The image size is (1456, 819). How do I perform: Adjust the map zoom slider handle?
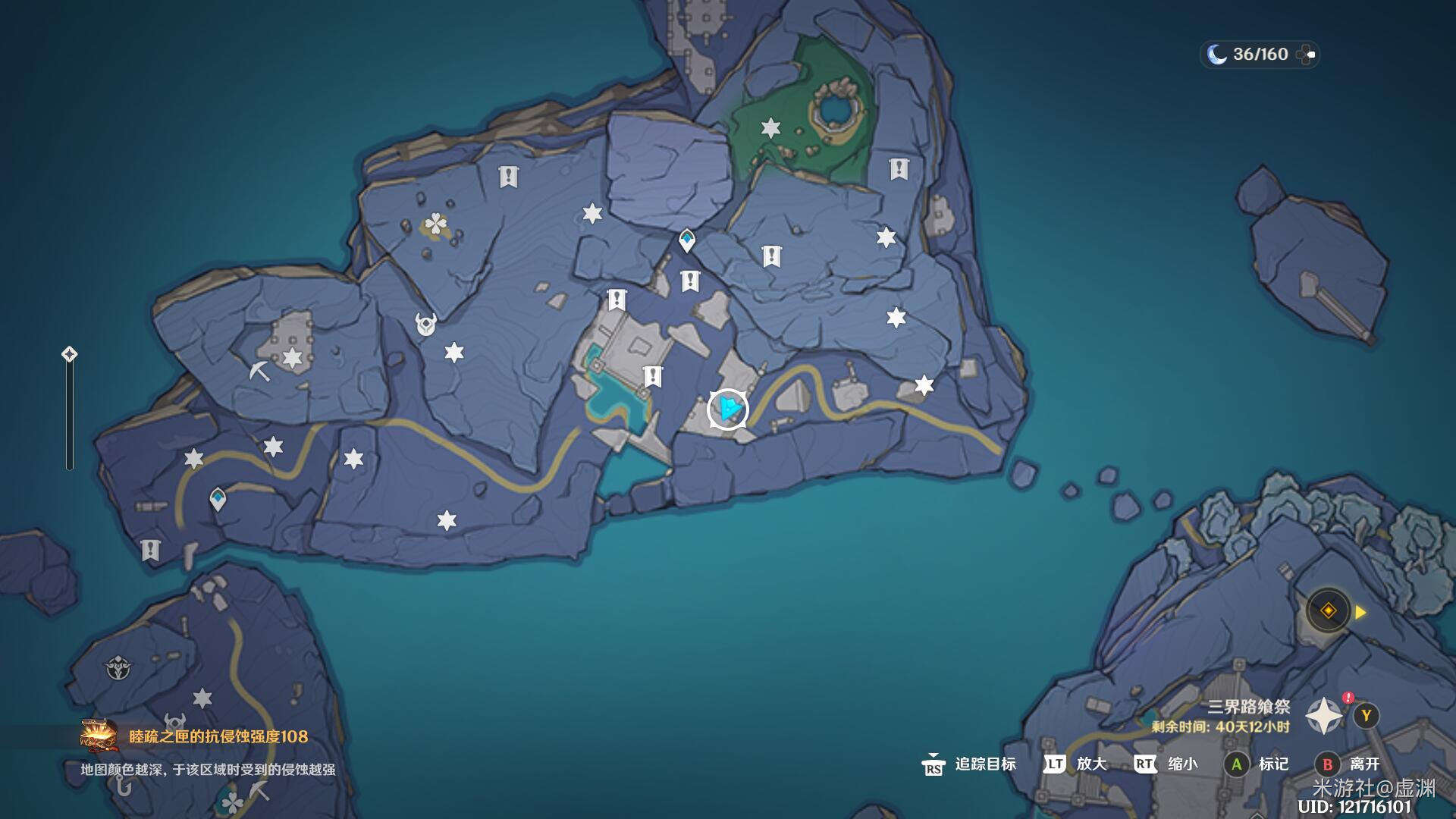(x=69, y=354)
